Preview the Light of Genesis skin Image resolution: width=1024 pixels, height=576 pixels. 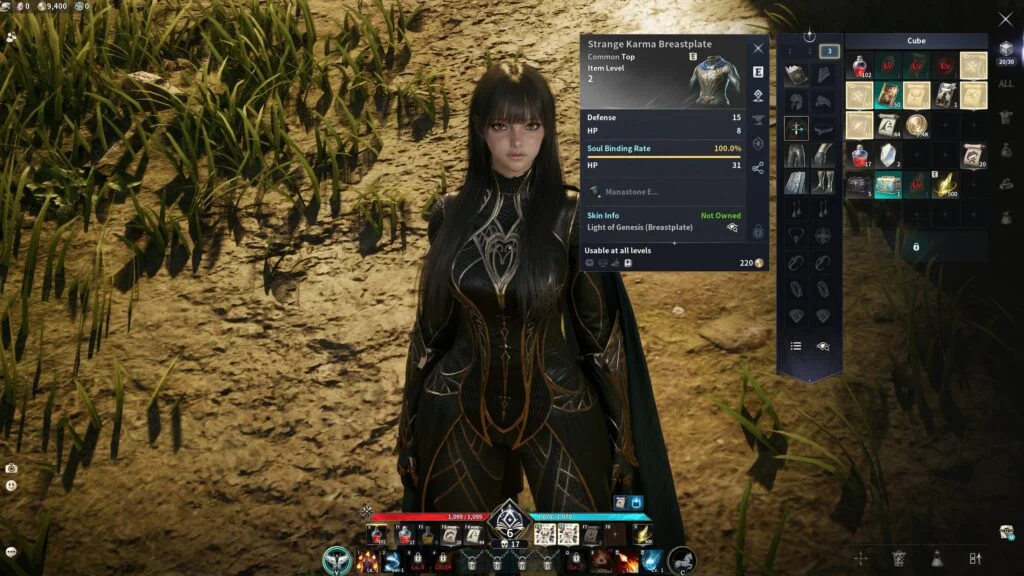coord(732,228)
